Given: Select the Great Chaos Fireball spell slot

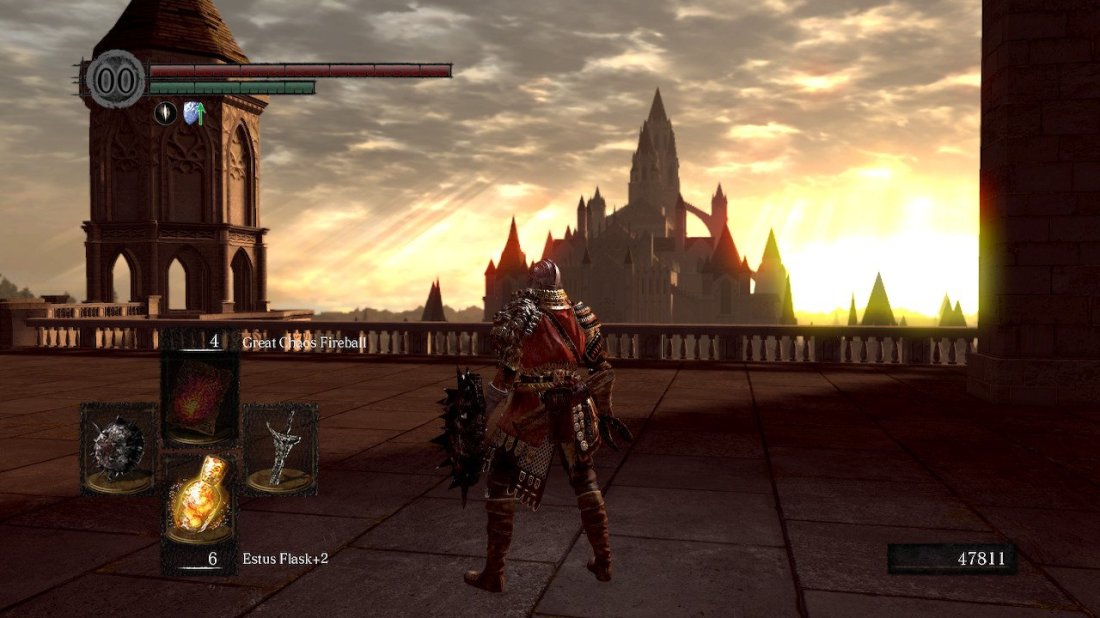Looking at the screenshot, I should [x=200, y=393].
